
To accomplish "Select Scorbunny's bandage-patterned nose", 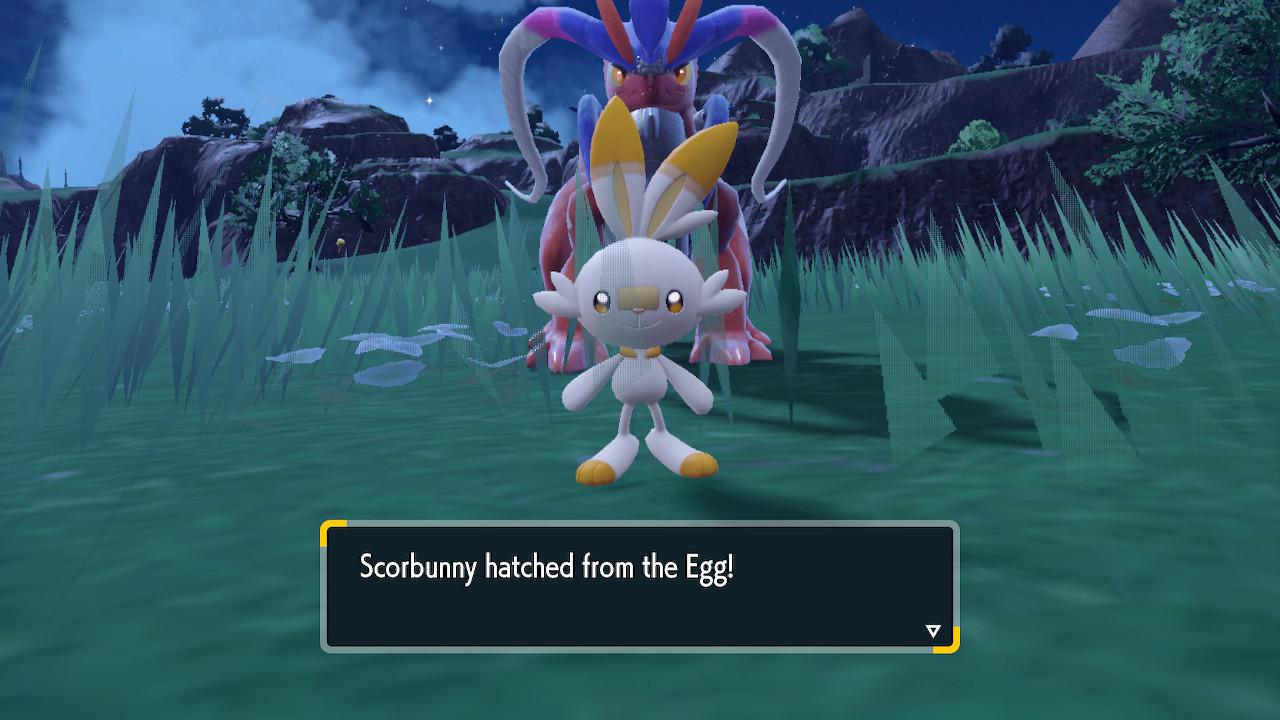I will click(x=640, y=293).
